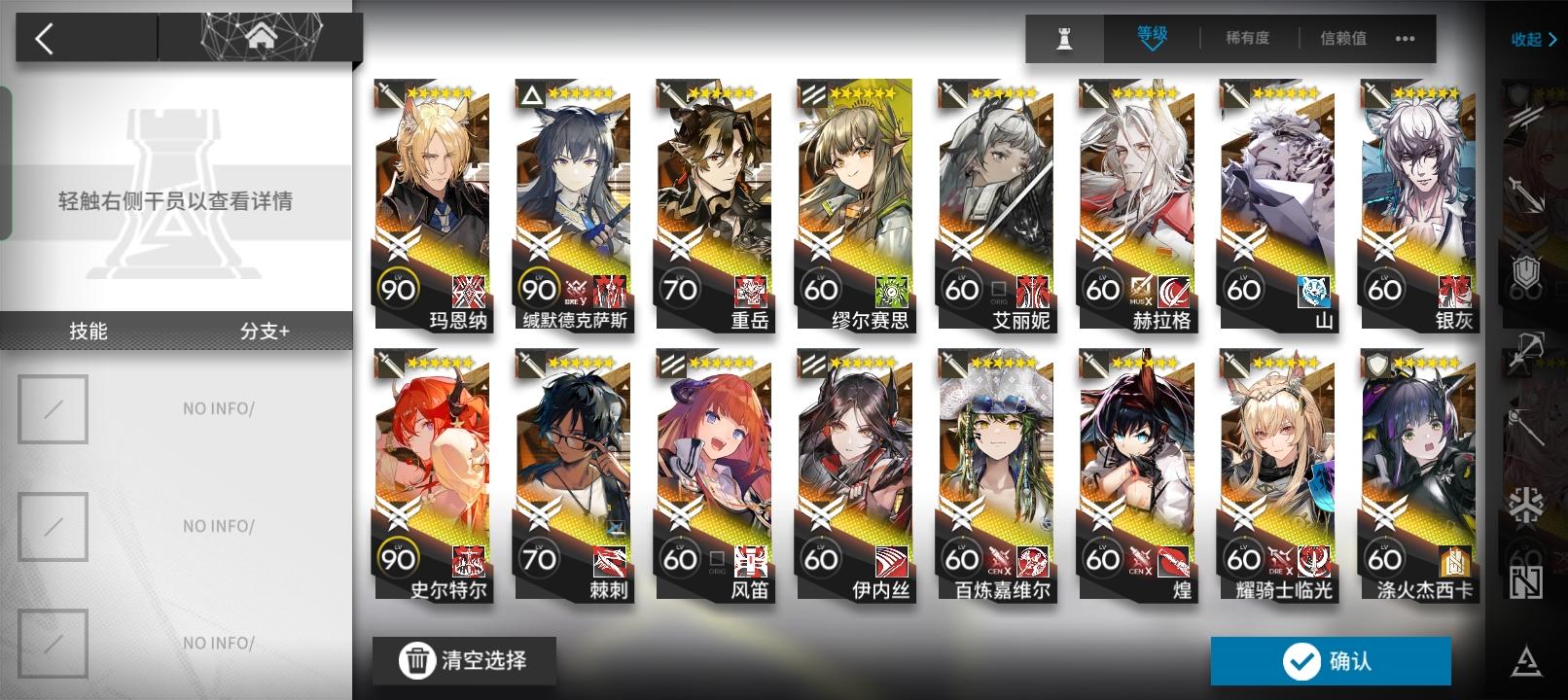Select the Supporter snowflake filter icon
Image resolution: width=1568 pixels, height=700 pixels.
coord(1525,503)
